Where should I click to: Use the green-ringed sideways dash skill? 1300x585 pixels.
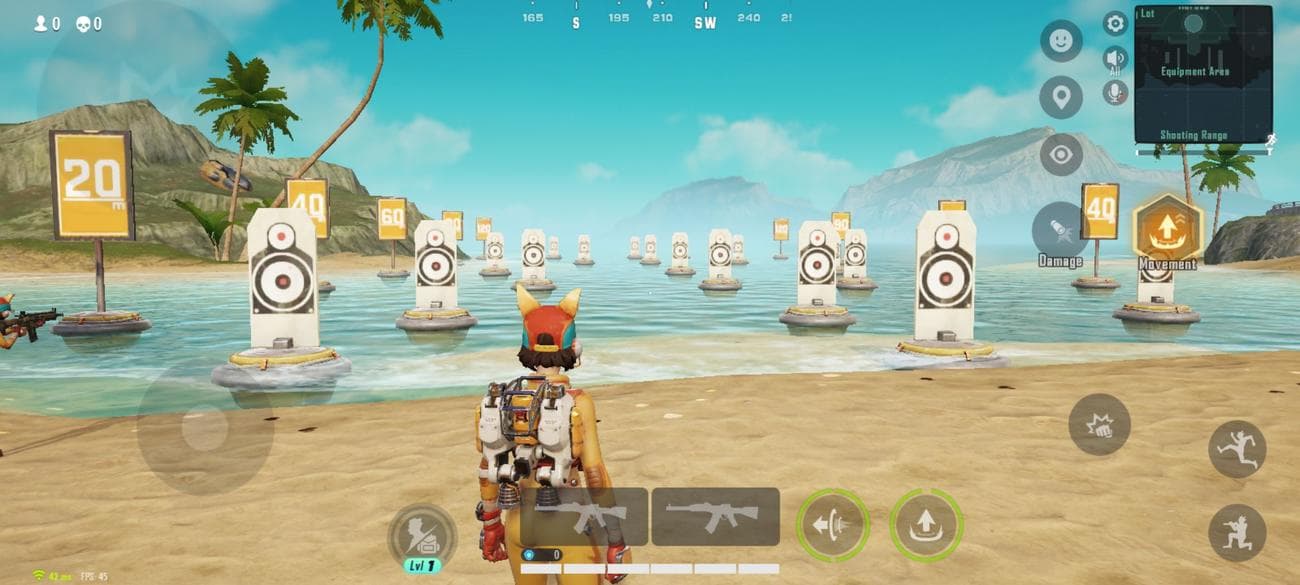tap(832, 525)
